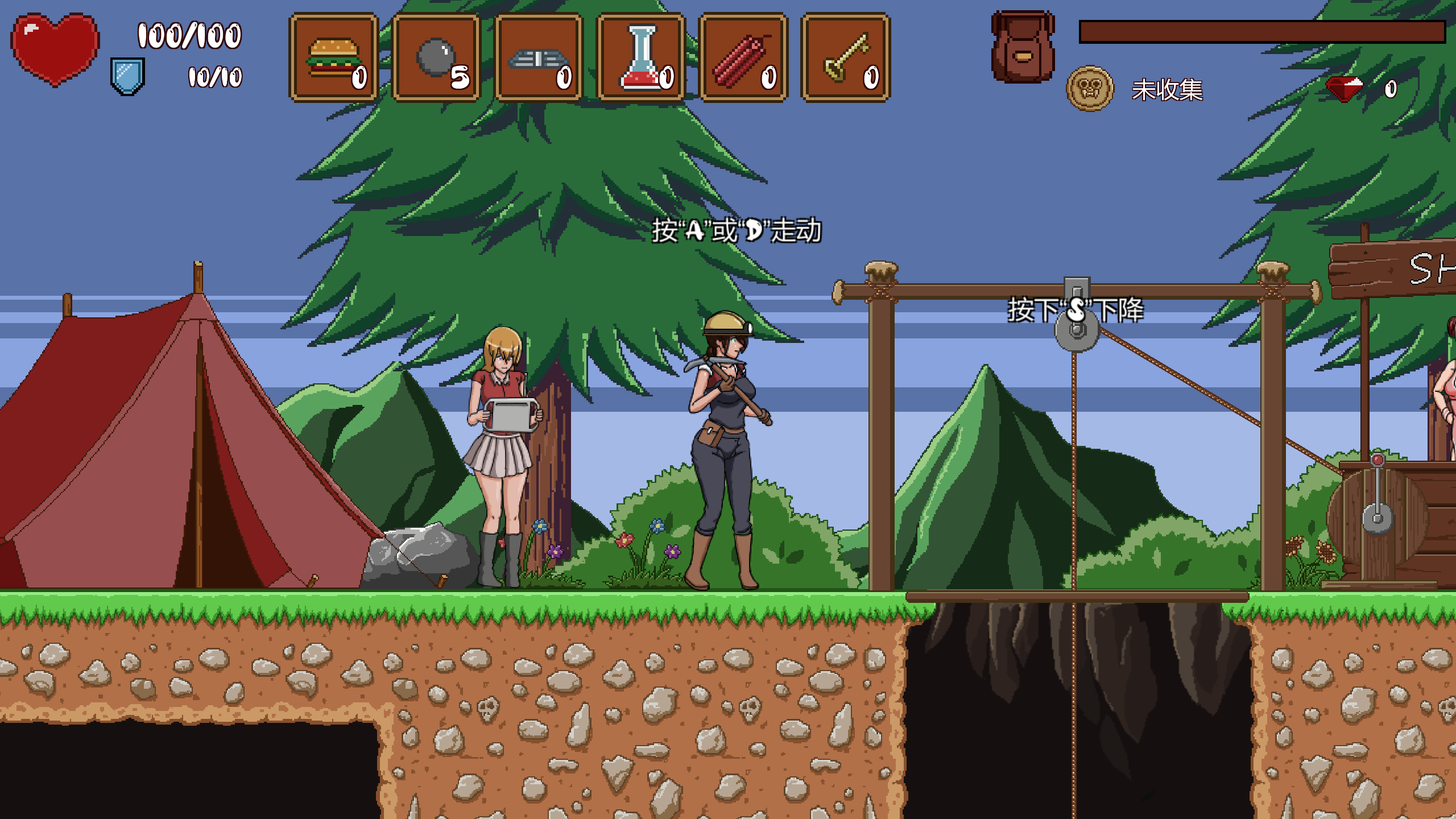
Task: Click the gold skull coin relic icon
Action: pos(1089,89)
